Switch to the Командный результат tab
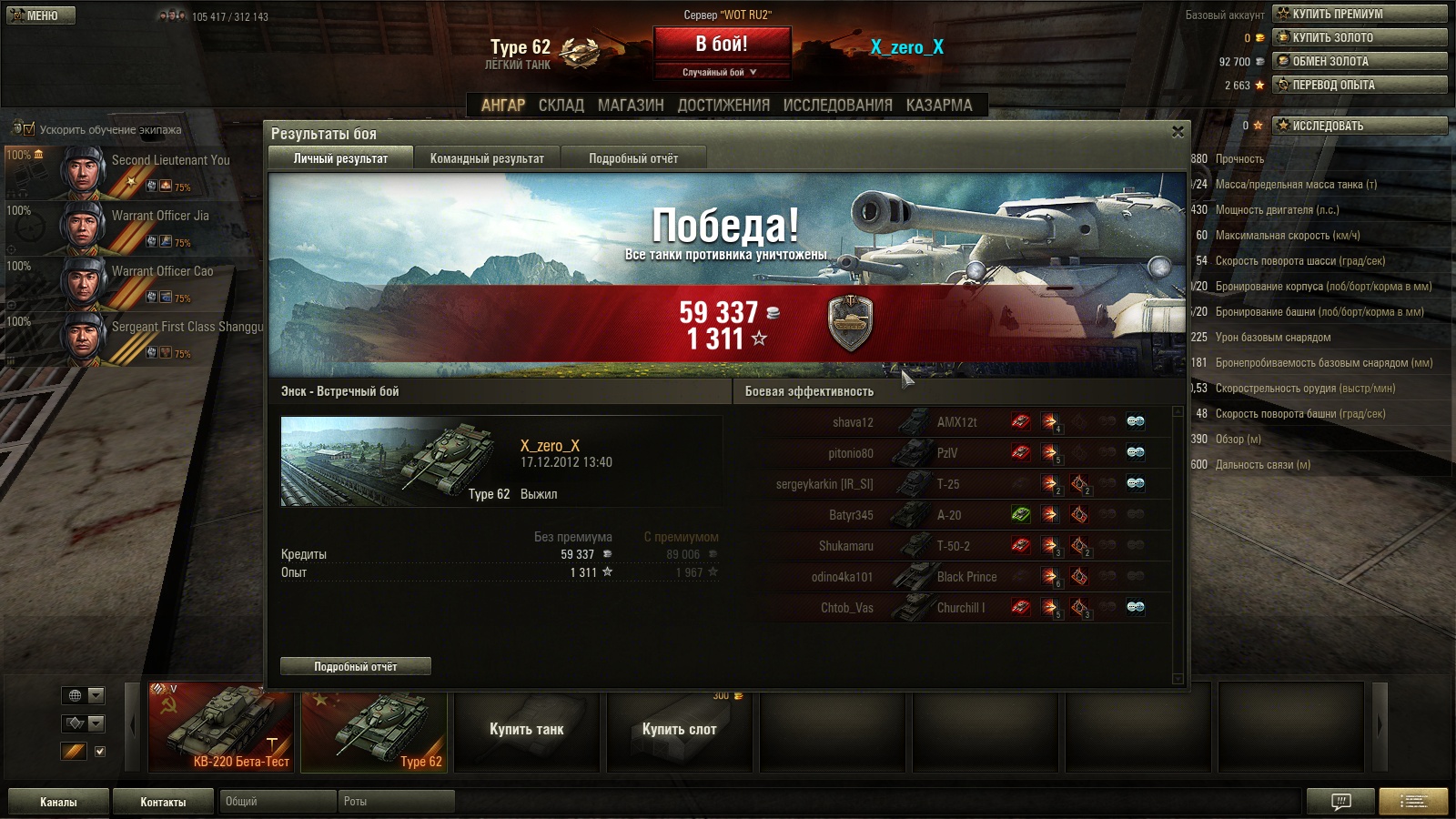 click(487, 158)
